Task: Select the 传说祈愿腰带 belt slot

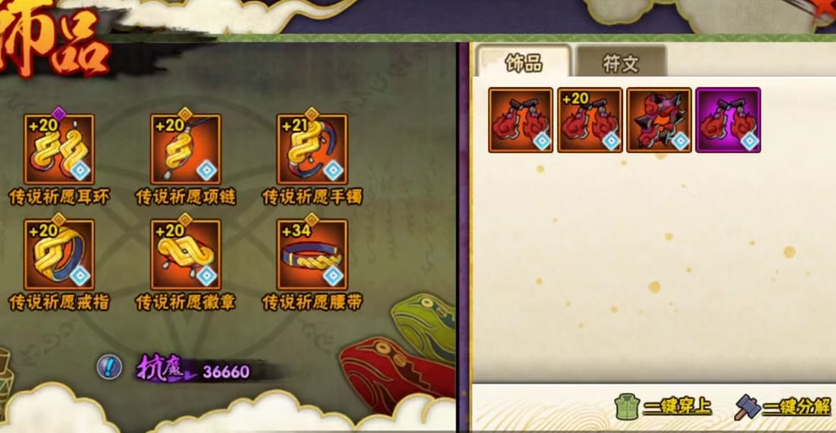Action: point(312,254)
